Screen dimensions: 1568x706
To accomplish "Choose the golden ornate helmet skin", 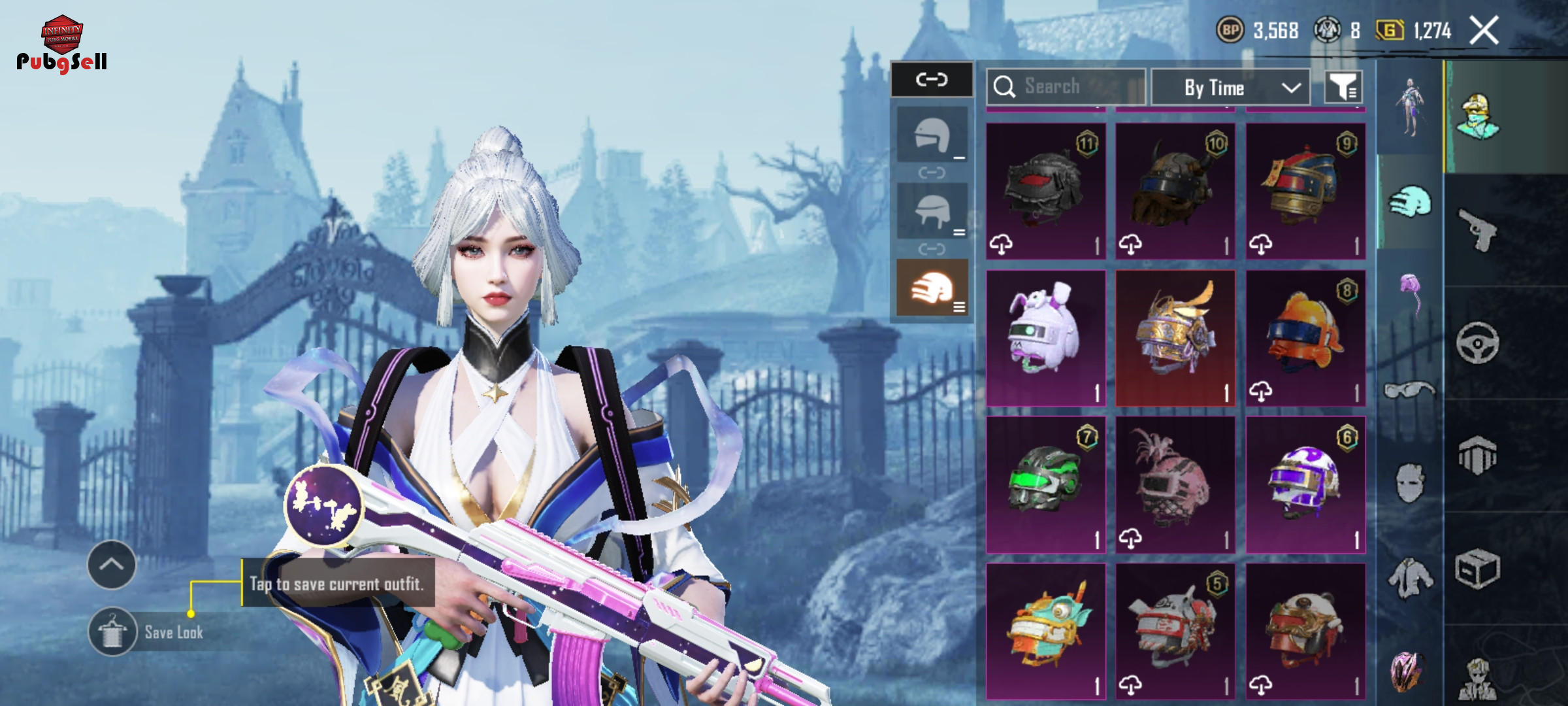I will click(1175, 338).
